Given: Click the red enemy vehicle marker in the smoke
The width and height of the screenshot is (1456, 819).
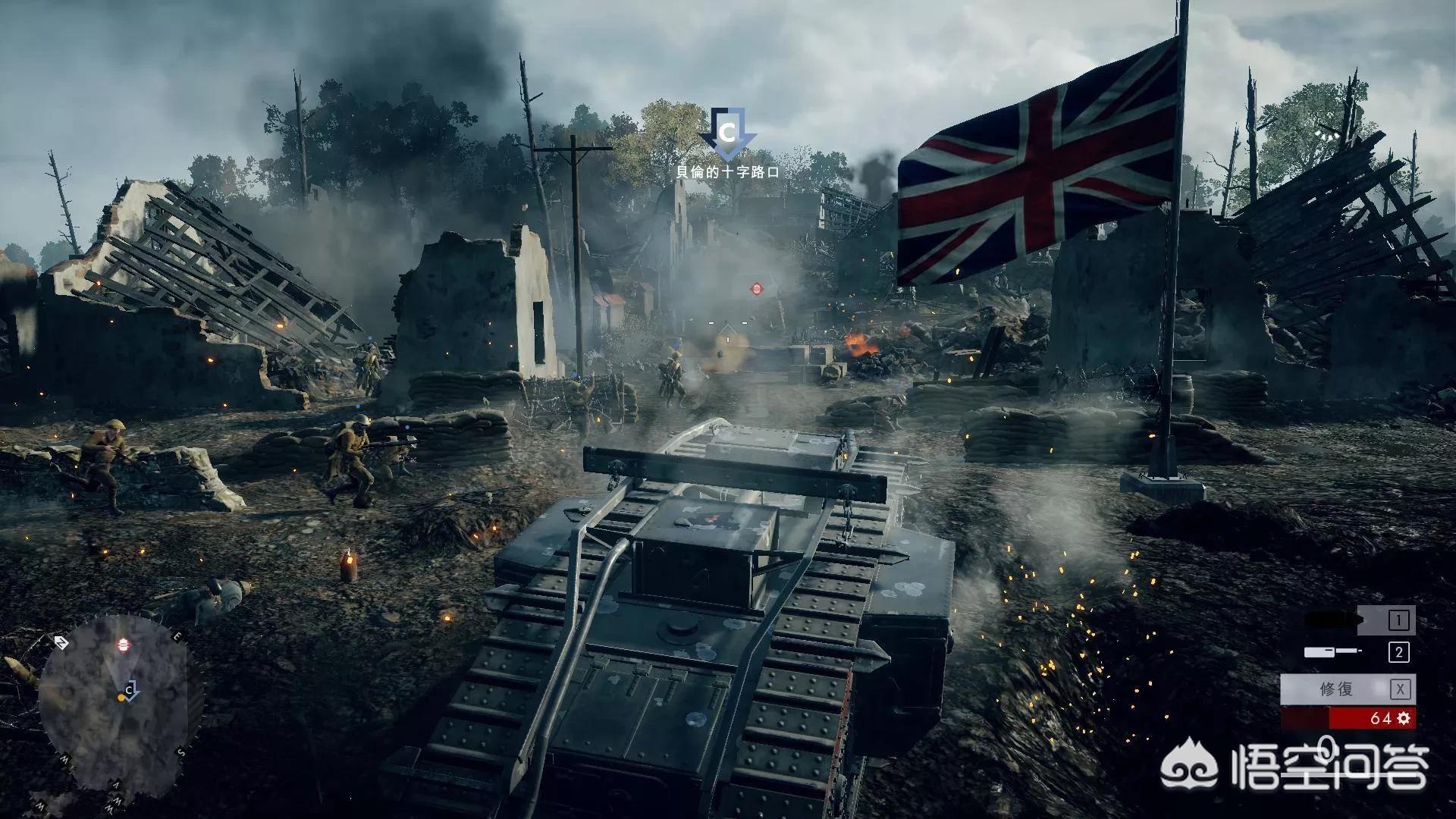Looking at the screenshot, I should pyautogui.click(x=756, y=288).
